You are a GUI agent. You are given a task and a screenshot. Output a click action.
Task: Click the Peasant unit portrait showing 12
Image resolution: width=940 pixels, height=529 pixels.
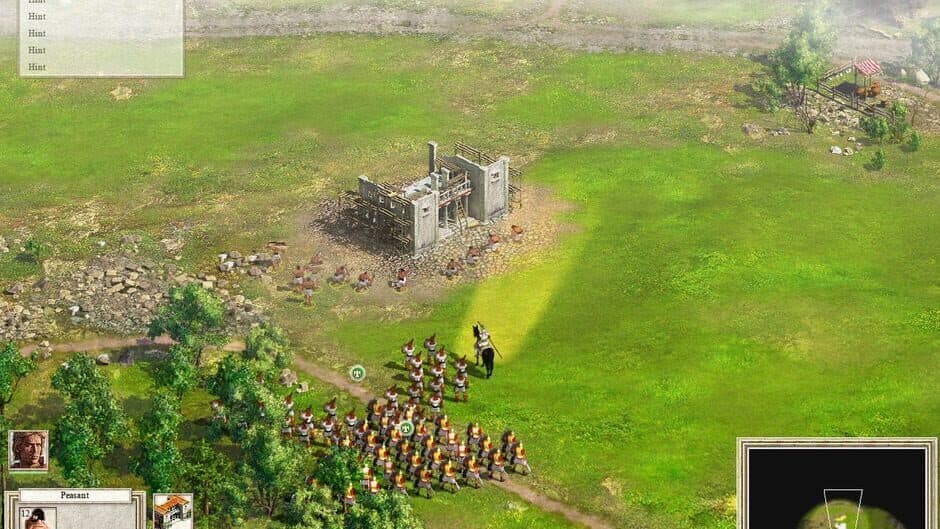tap(37, 518)
